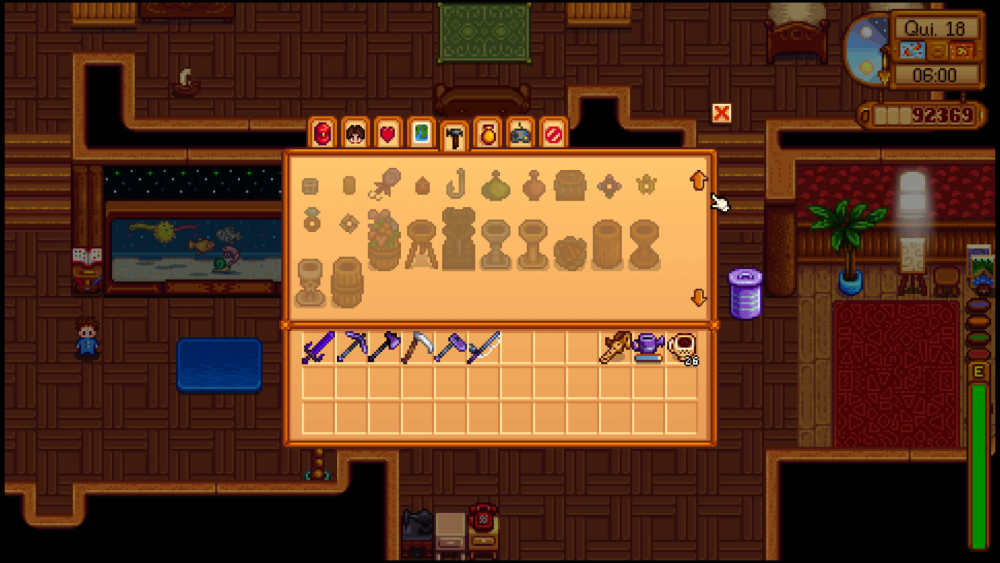Screen dimensions: 1000x563
Task: Select the purple watering can
Action: point(648,346)
